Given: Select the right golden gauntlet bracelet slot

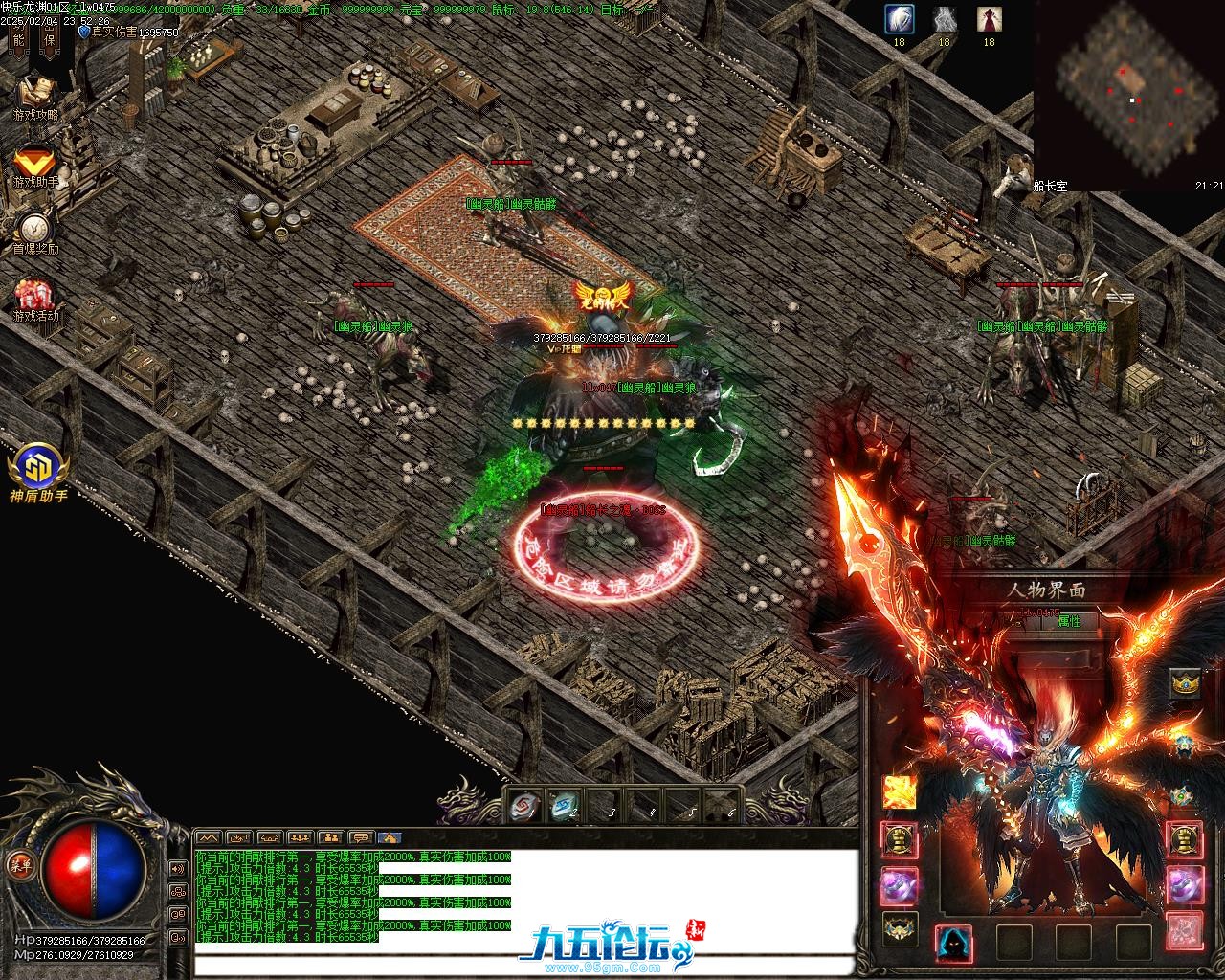Looking at the screenshot, I should [x=1186, y=840].
